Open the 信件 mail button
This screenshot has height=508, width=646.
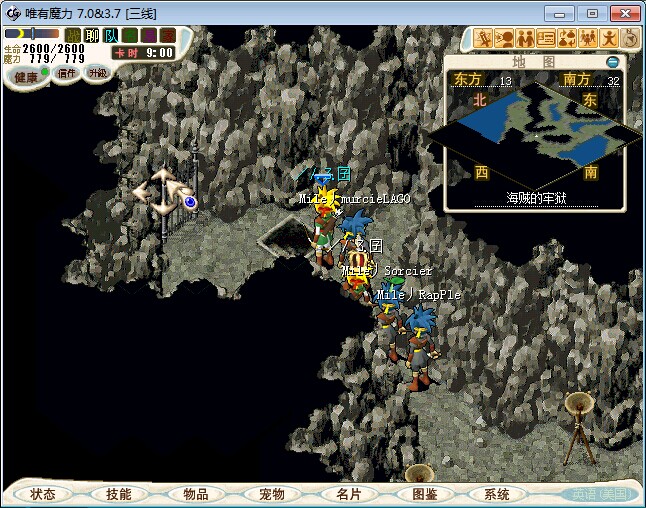tap(67, 73)
